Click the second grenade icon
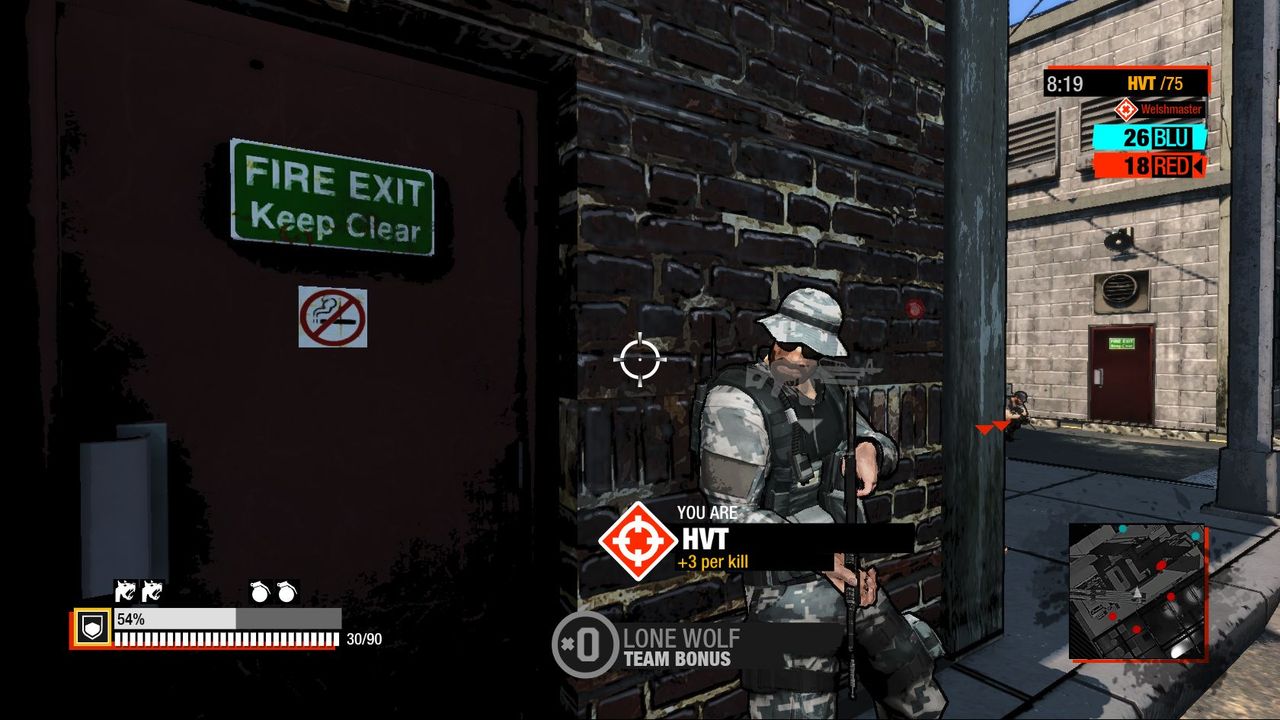 (x=286, y=593)
